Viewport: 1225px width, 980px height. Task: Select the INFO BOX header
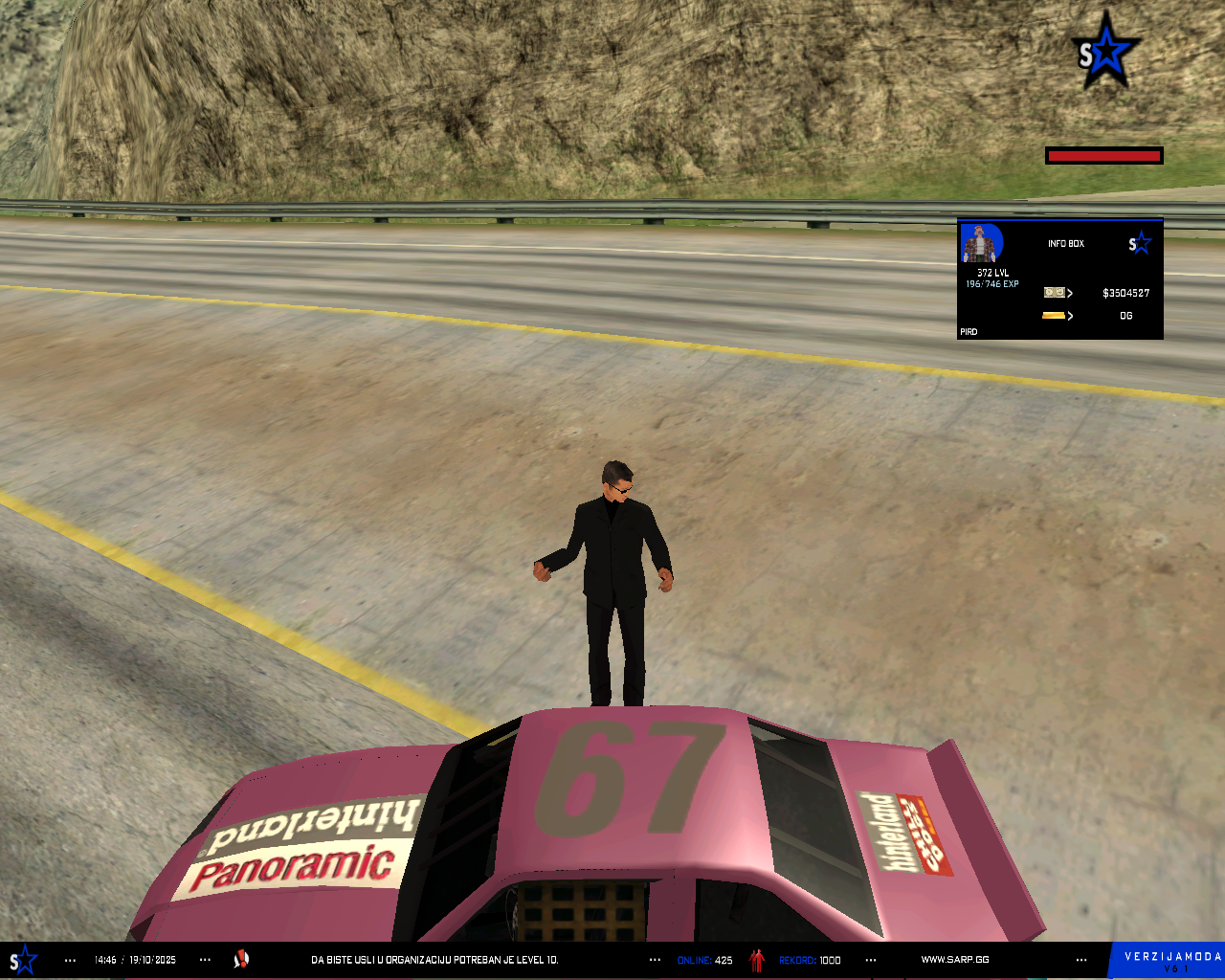pos(1066,243)
